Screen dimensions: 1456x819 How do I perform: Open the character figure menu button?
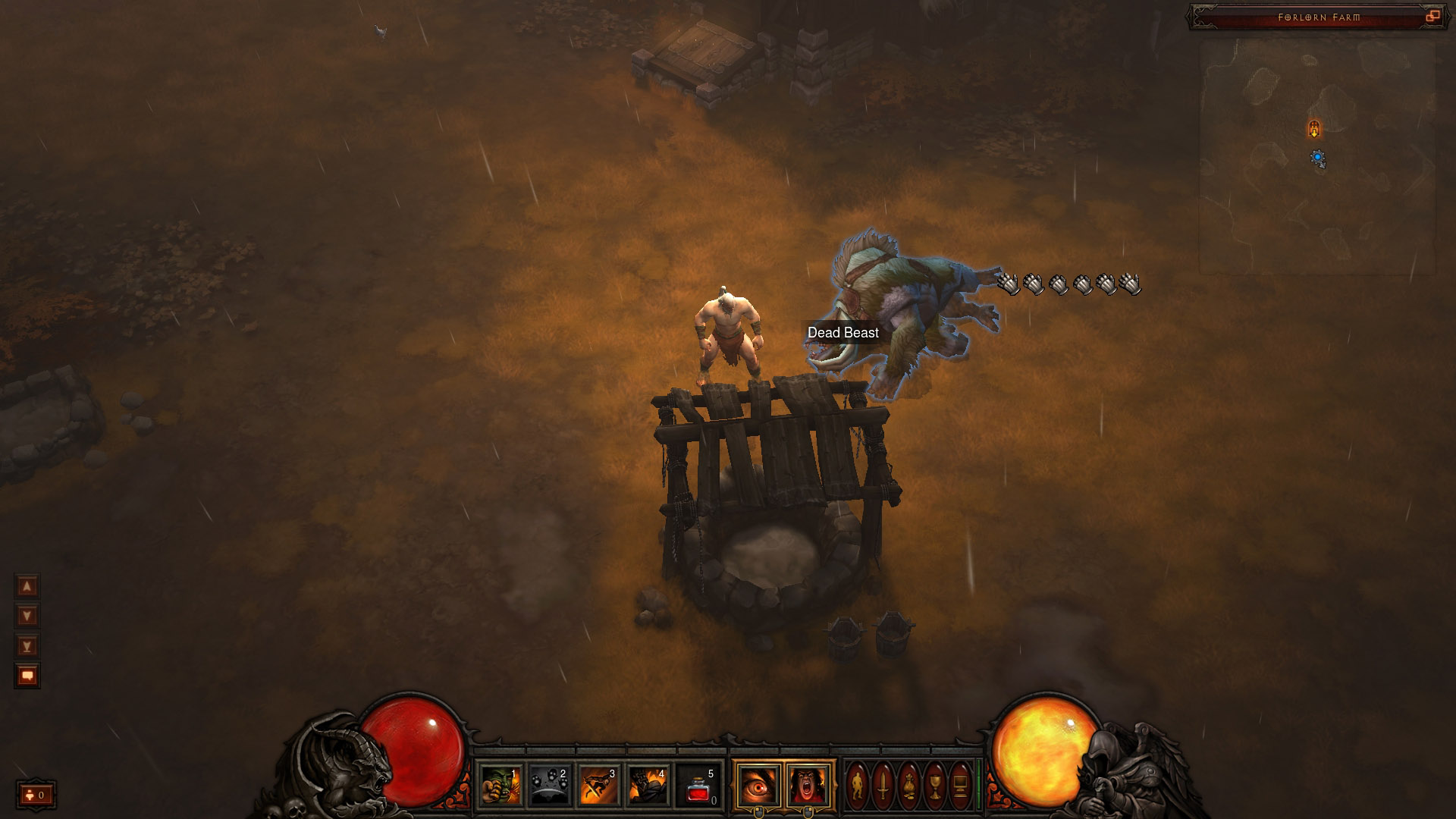(x=857, y=785)
